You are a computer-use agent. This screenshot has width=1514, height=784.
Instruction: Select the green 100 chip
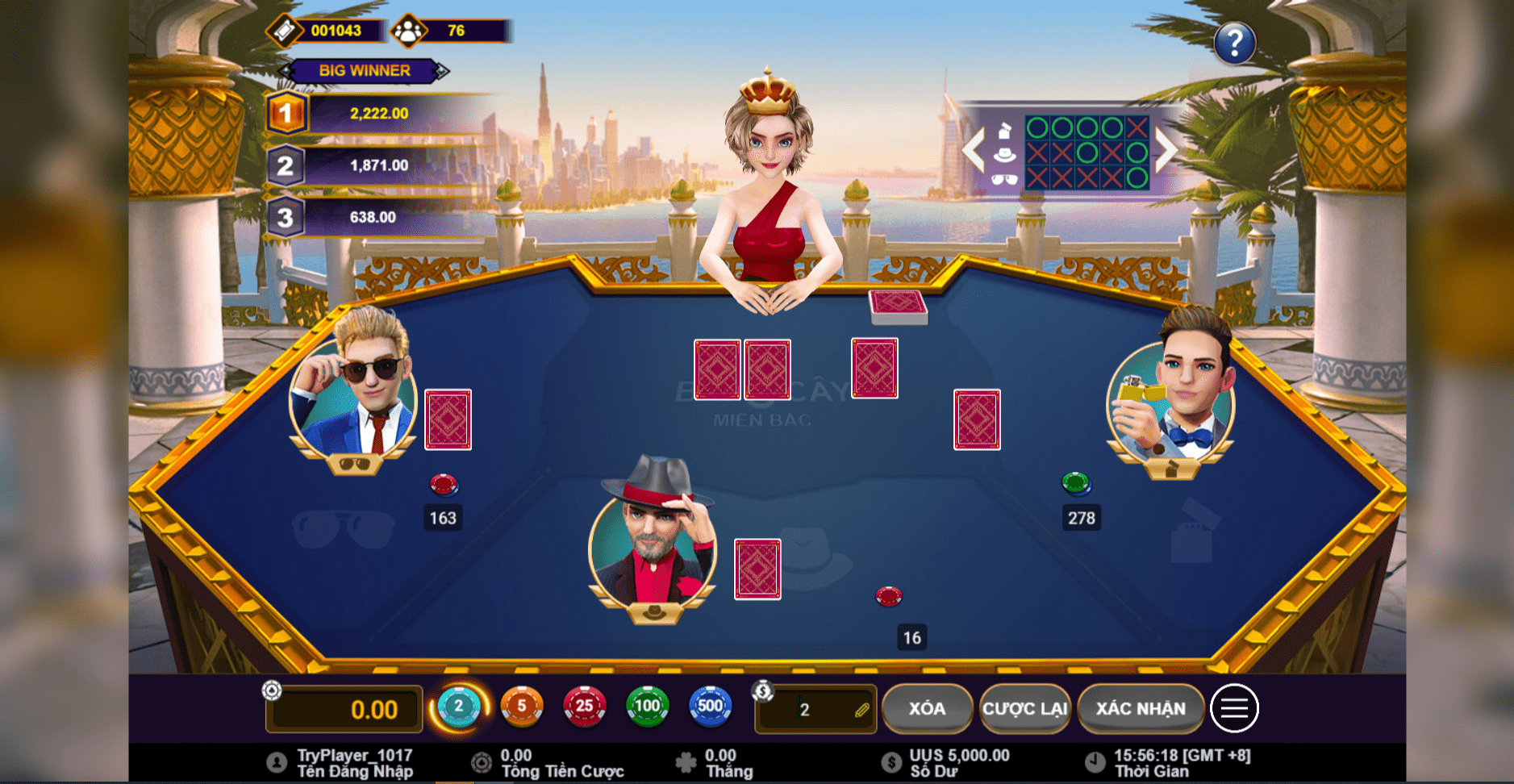click(x=647, y=707)
